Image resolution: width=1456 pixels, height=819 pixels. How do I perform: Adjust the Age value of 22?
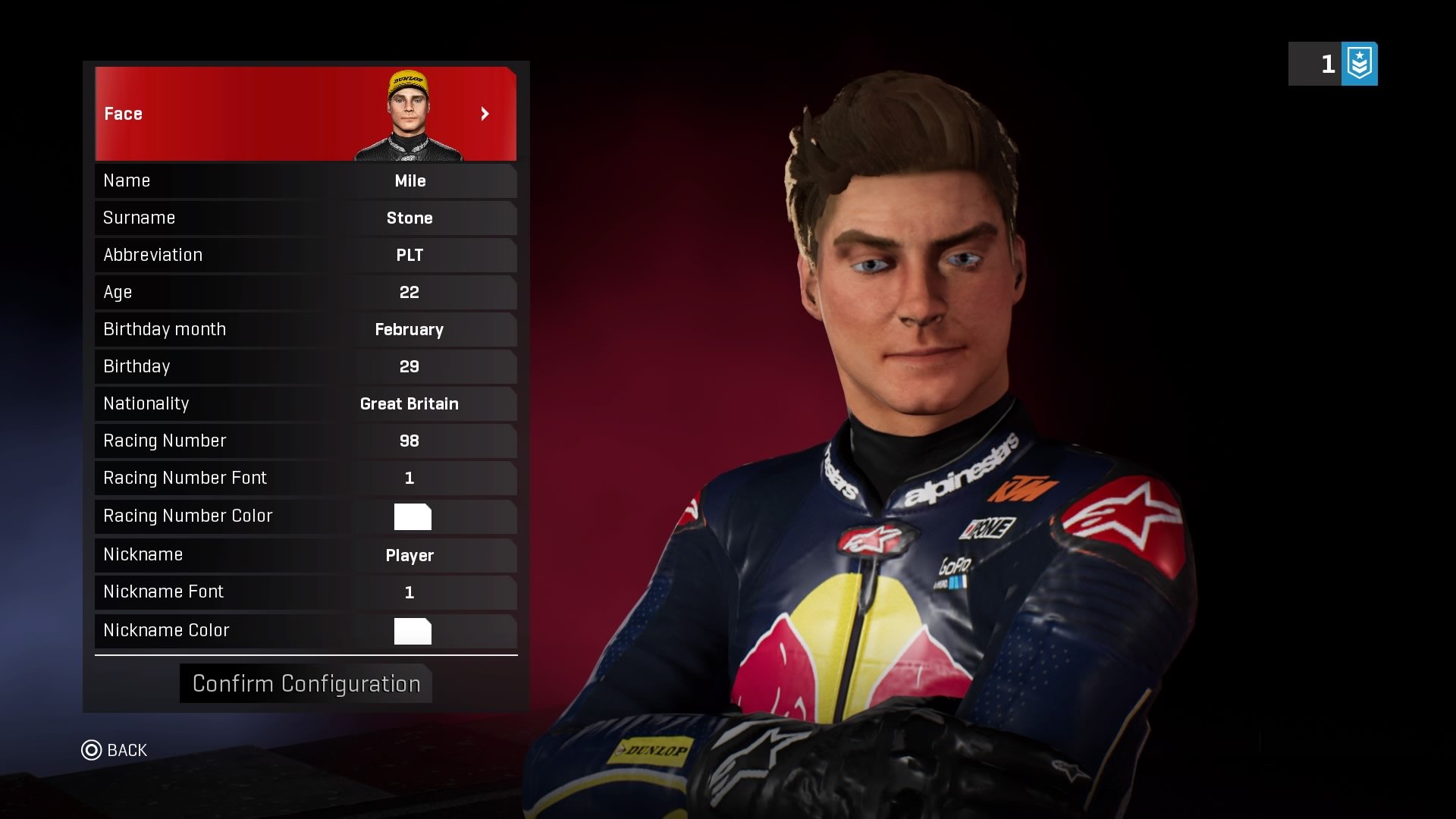pyautogui.click(x=409, y=292)
